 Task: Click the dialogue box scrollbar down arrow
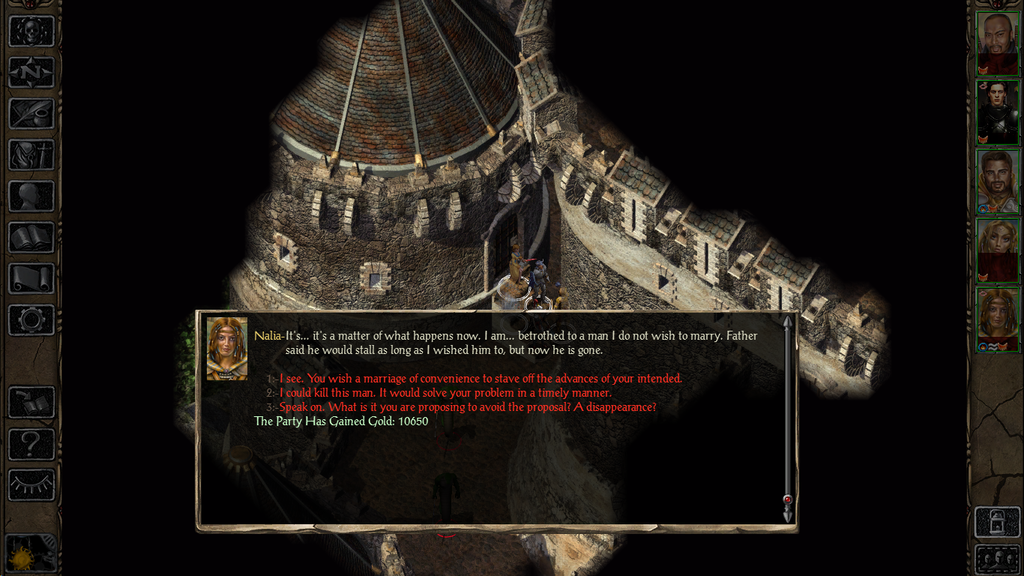[x=787, y=514]
